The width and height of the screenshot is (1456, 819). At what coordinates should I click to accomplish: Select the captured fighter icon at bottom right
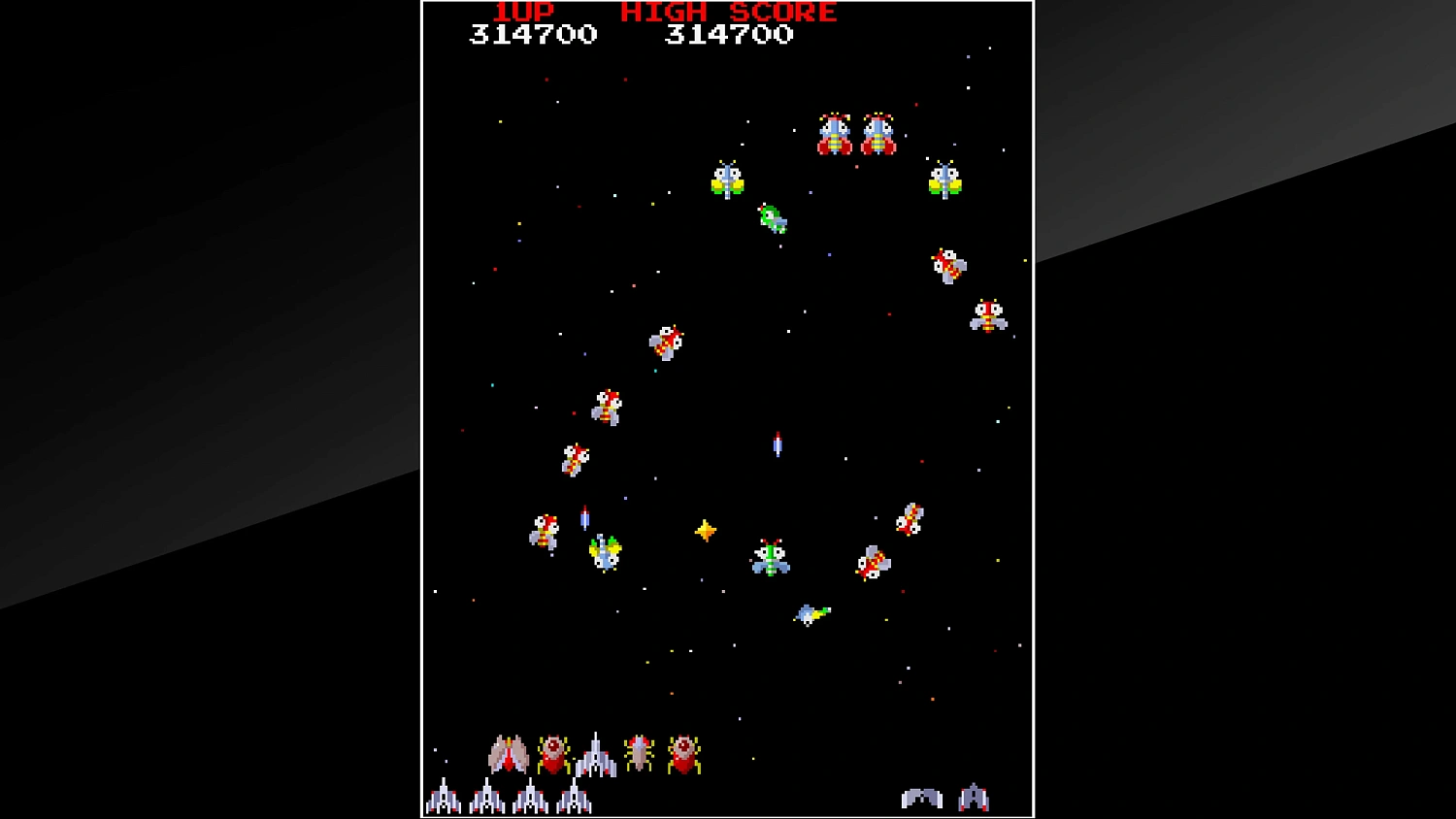coord(976,796)
